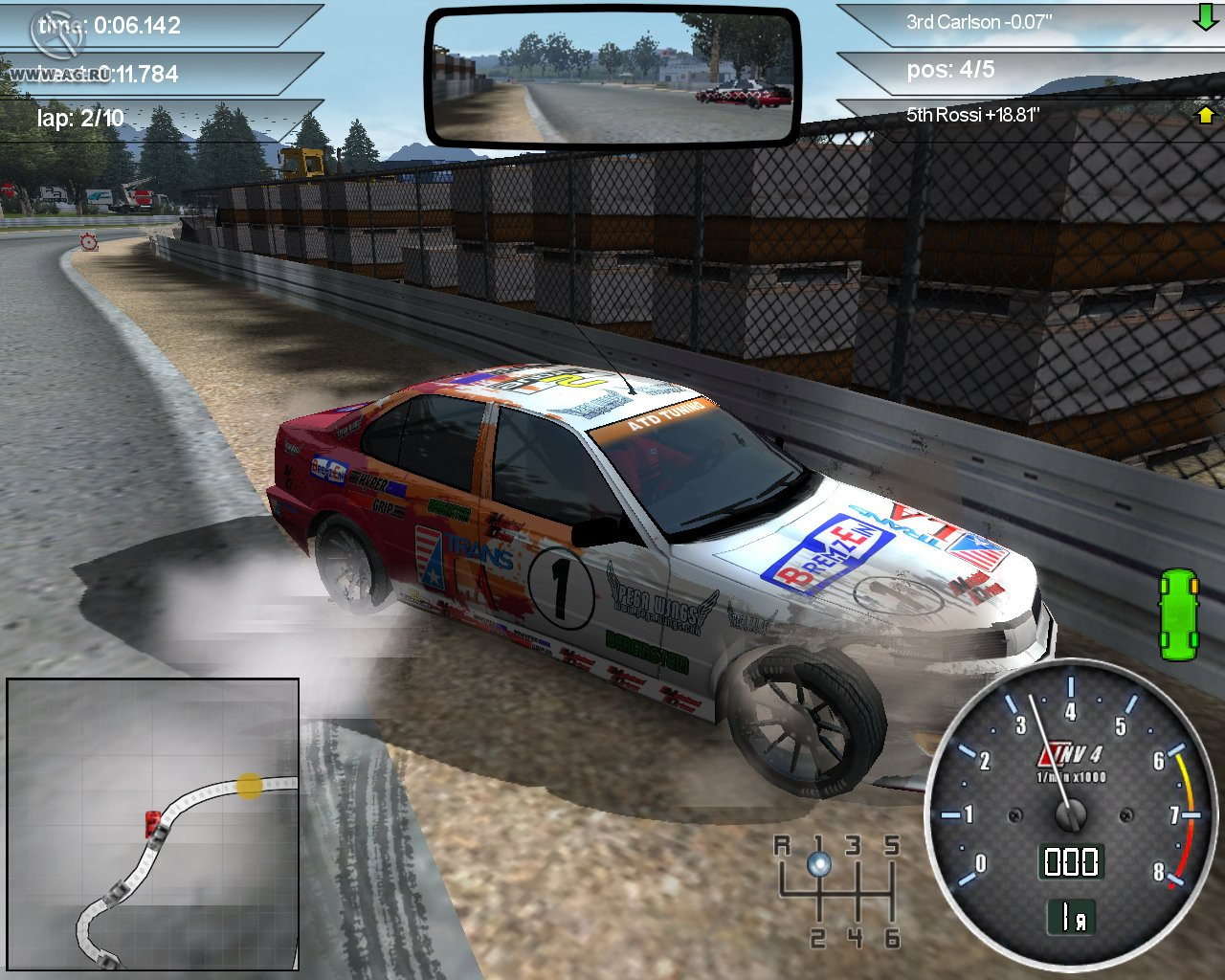Image resolution: width=1225 pixels, height=980 pixels.
Task: Click the rear-view mirror display
Action: [x=612, y=76]
